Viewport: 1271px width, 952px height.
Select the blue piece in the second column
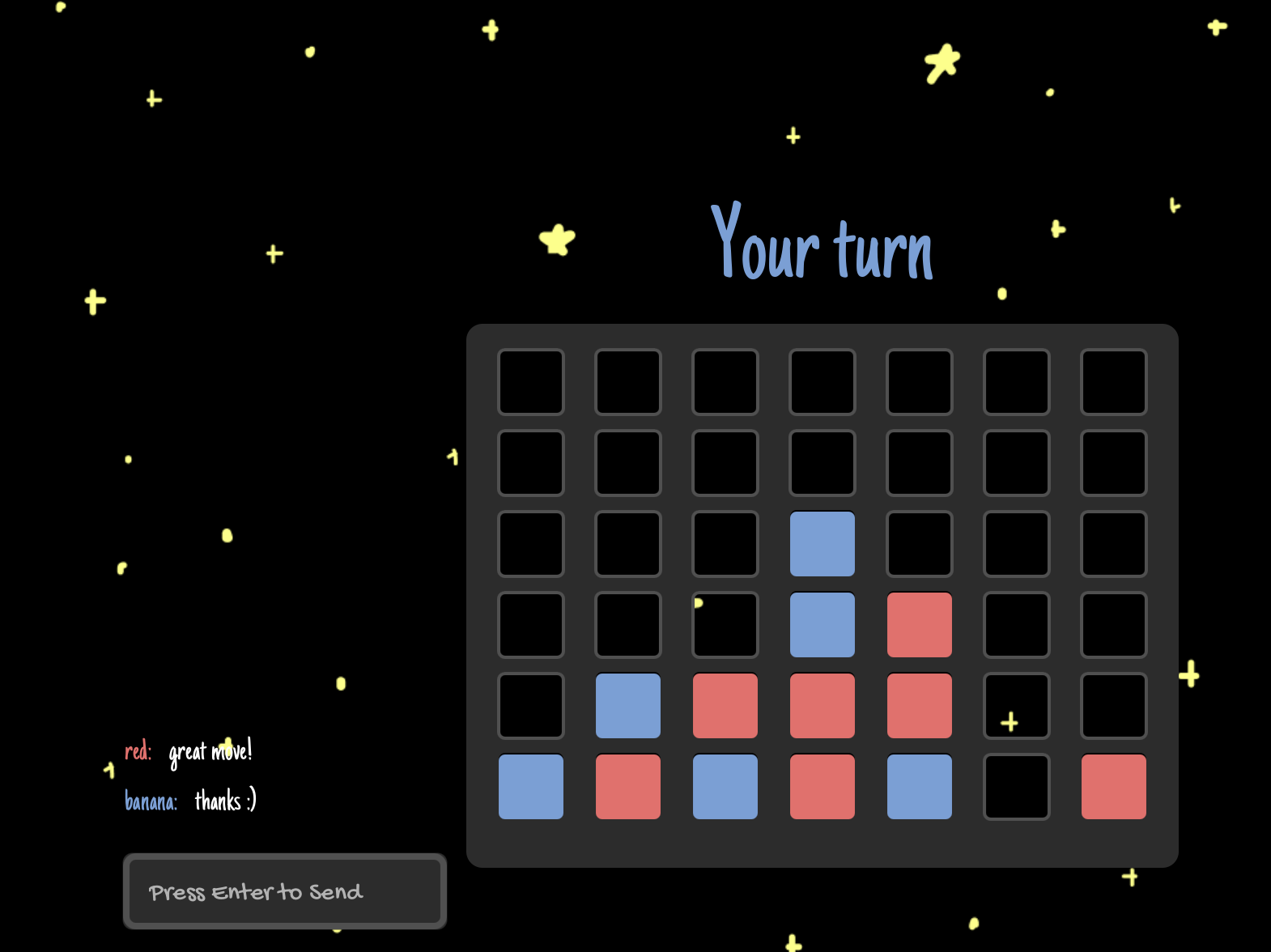click(x=628, y=704)
